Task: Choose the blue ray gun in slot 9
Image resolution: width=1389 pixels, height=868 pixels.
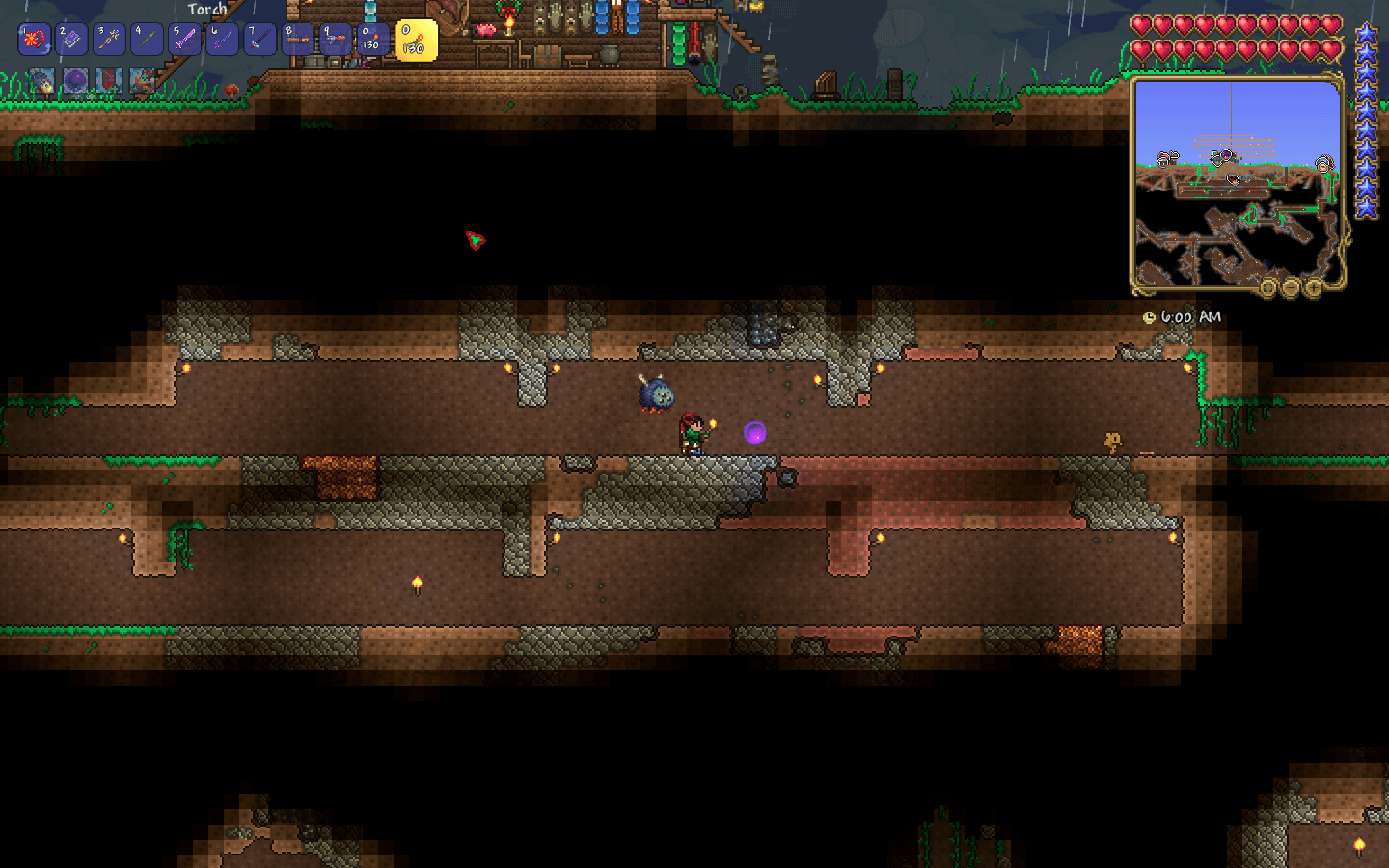Action: coord(335,40)
